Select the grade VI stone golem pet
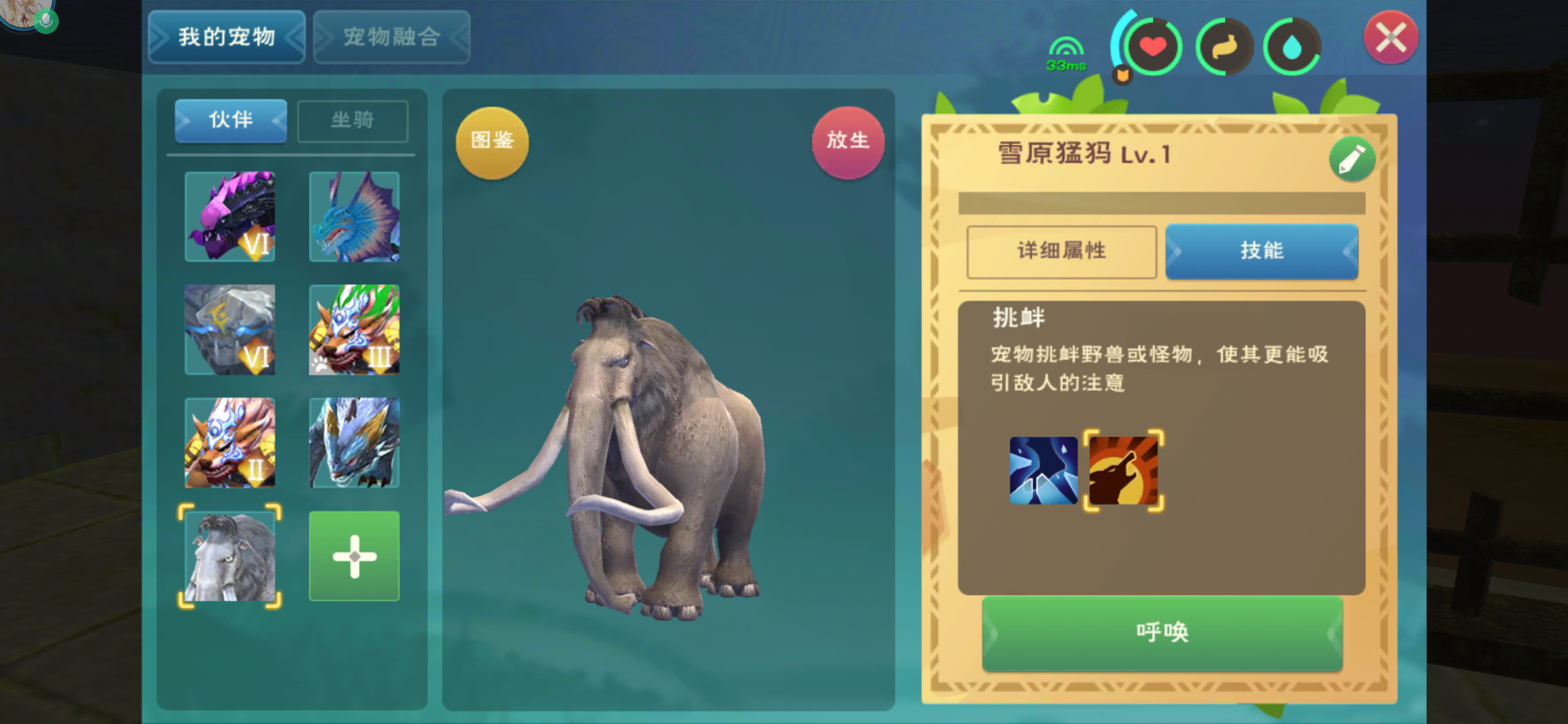Image resolution: width=1568 pixels, height=724 pixels. tap(230, 330)
